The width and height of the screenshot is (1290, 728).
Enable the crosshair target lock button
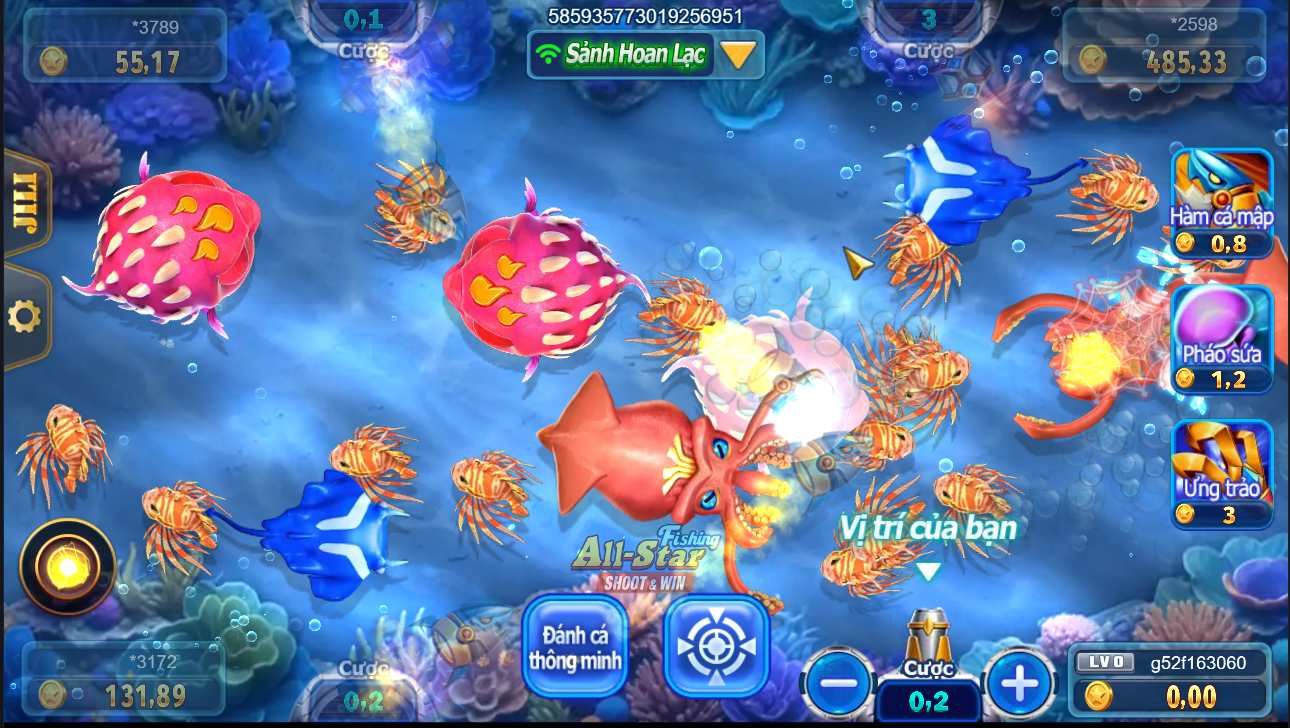pyautogui.click(x=716, y=646)
